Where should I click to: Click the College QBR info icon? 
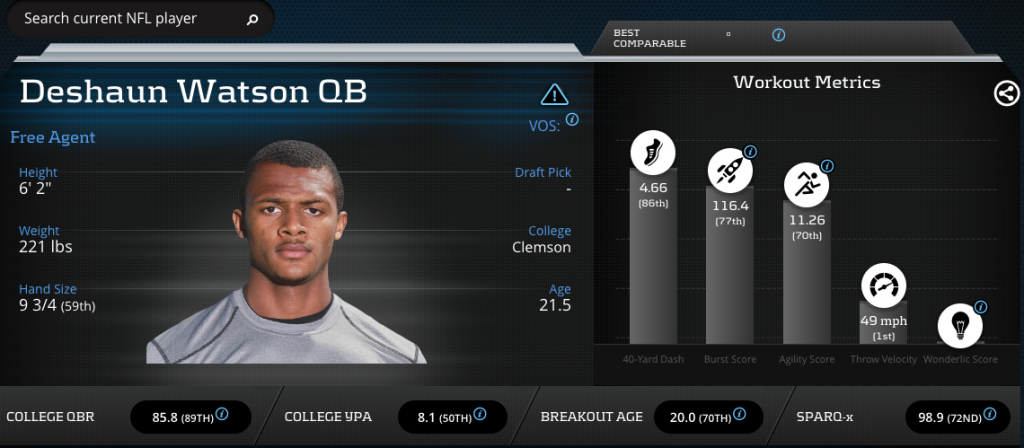coord(222,414)
